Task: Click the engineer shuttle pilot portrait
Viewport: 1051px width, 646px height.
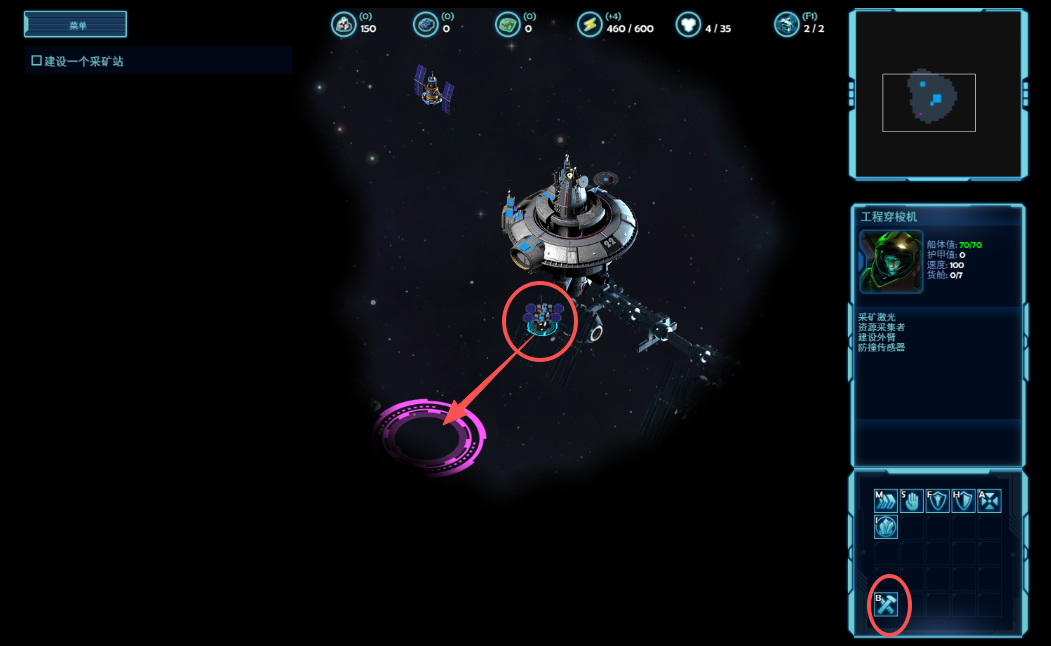Action: (890, 261)
